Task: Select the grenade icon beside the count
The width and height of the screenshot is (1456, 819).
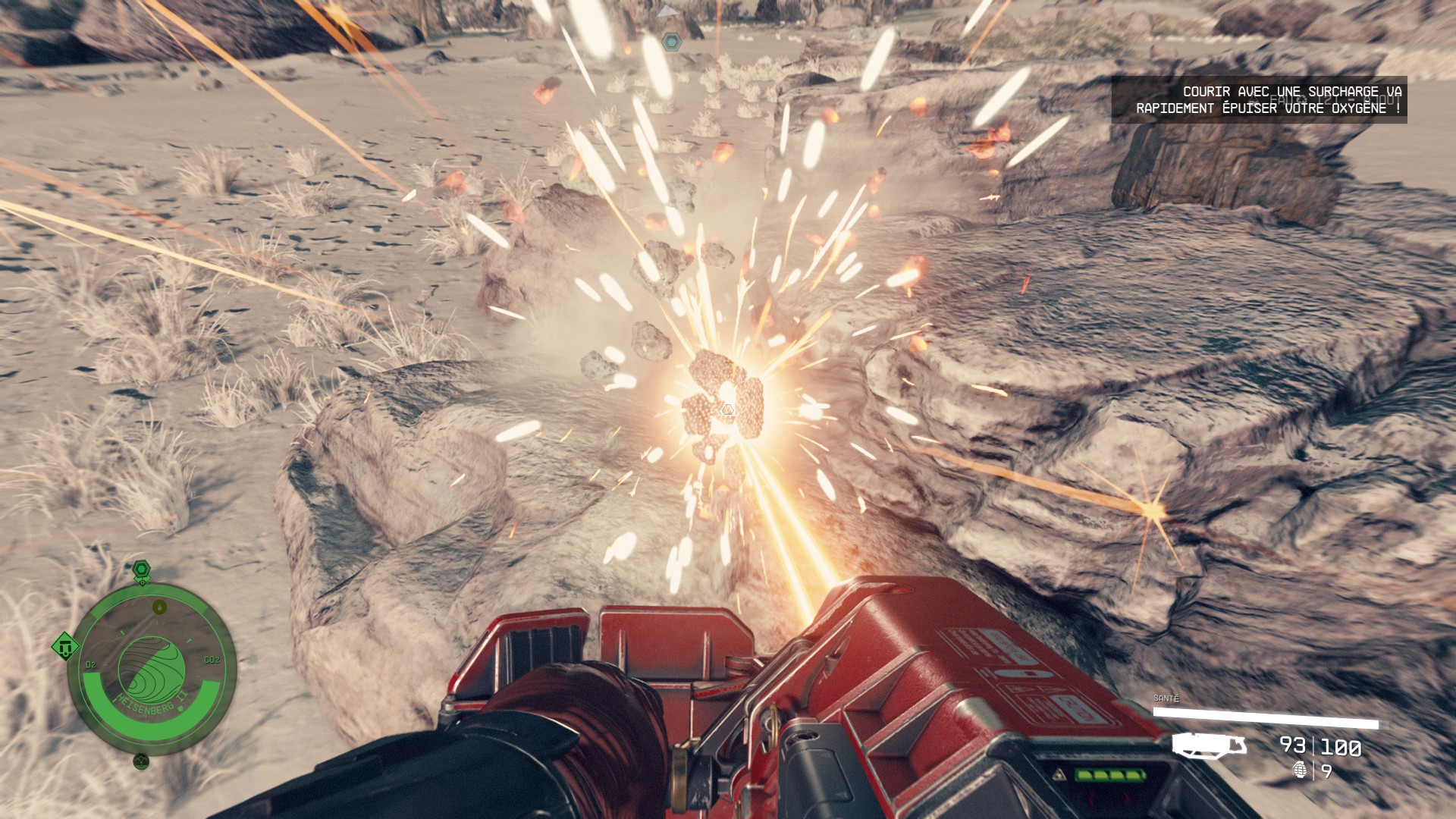Action: coord(1301,770)
